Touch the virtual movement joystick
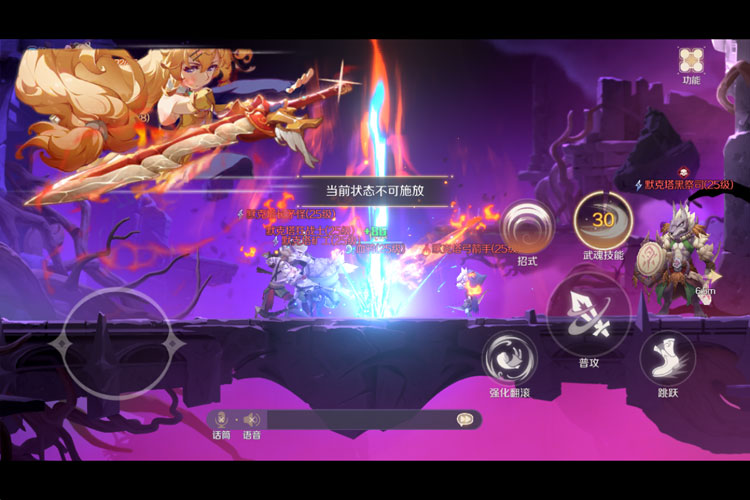Viewport: 750px width, 500px height. coord(116,345)
